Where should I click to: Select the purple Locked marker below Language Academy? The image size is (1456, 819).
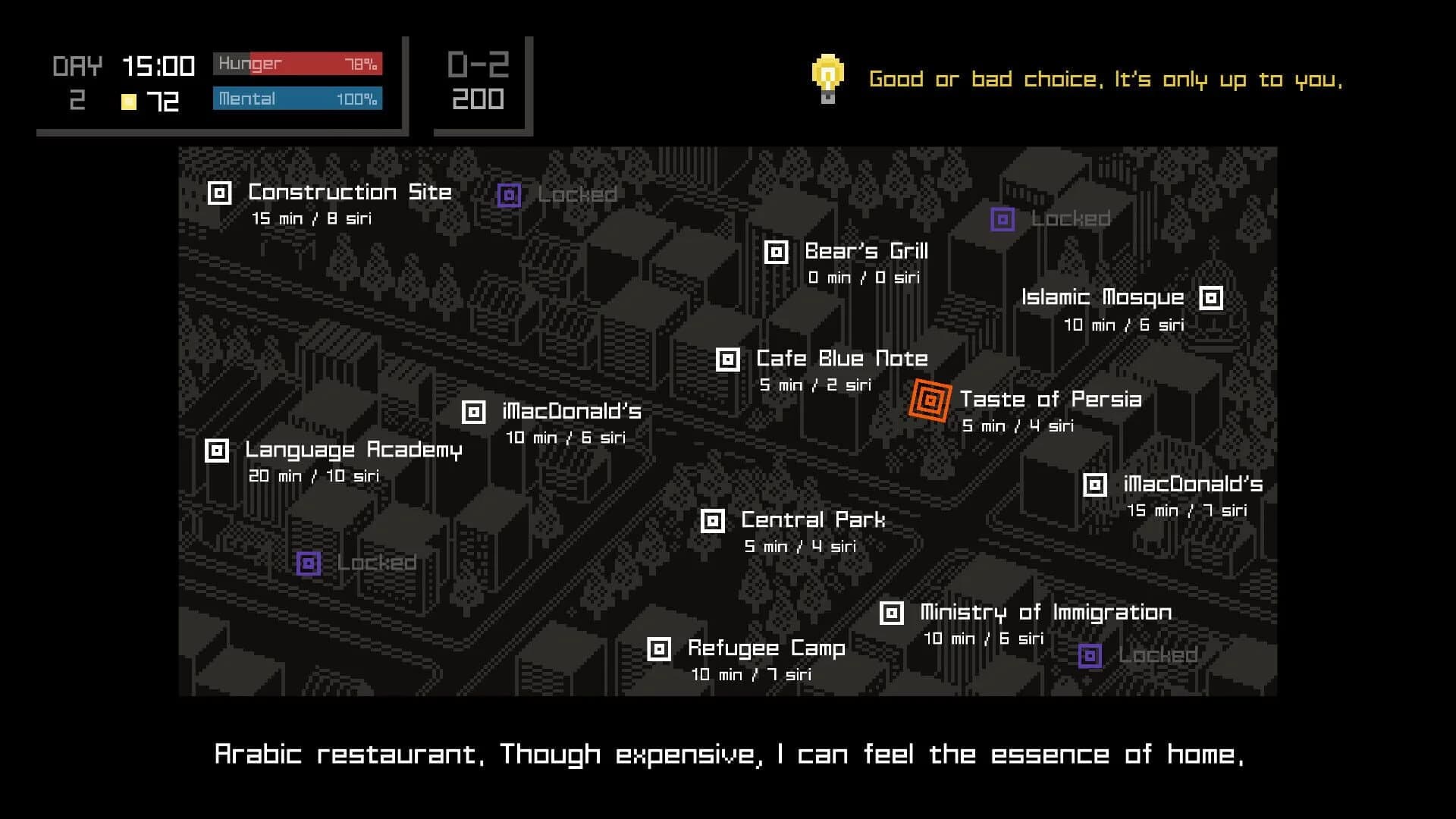[307, 563]
